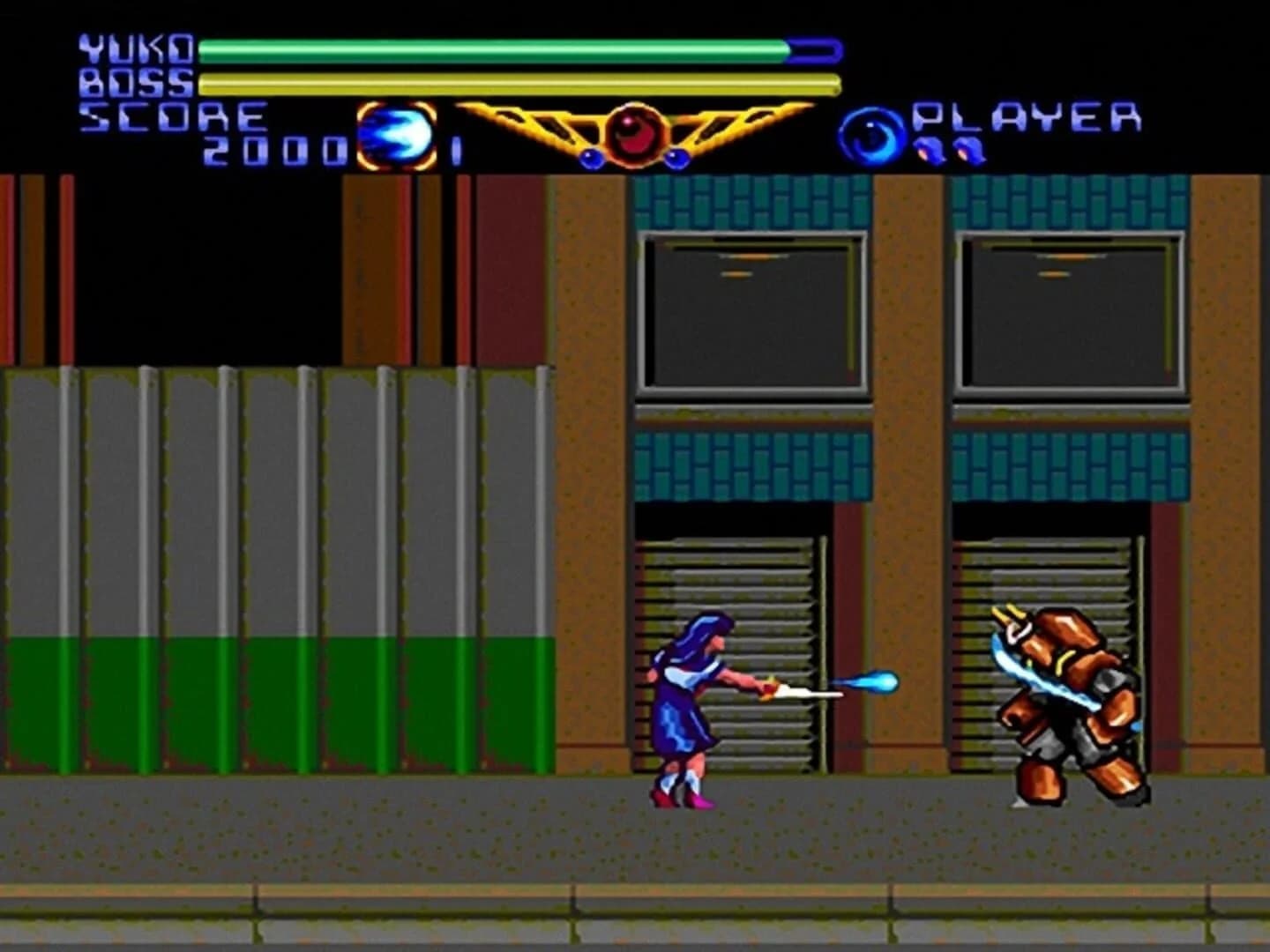Image resolution: width=1270 pixels, height=952 pixels.
Task: Click the second Yuko life icon
Action: 970,152
